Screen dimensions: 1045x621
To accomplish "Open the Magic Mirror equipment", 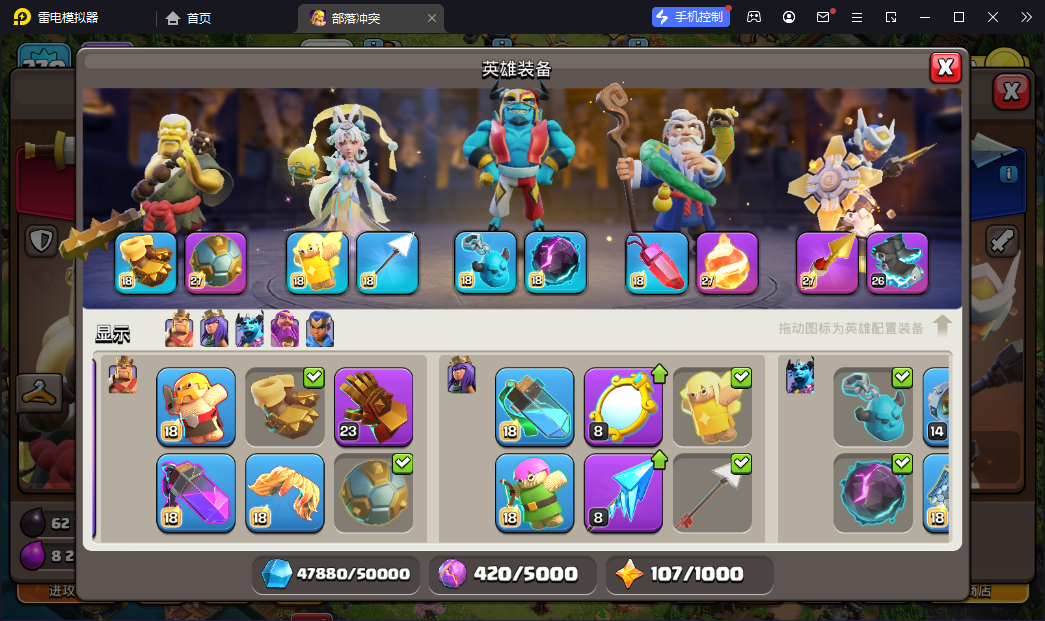I will point(623,406).
